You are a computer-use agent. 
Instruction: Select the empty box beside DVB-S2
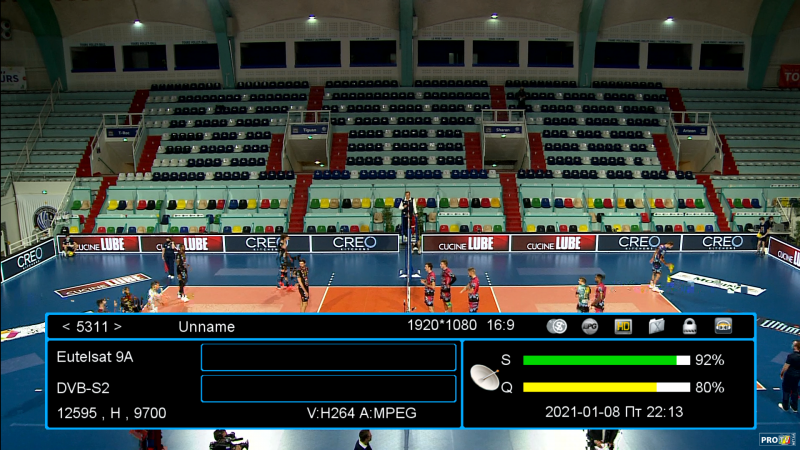click(x=328, y=388)
